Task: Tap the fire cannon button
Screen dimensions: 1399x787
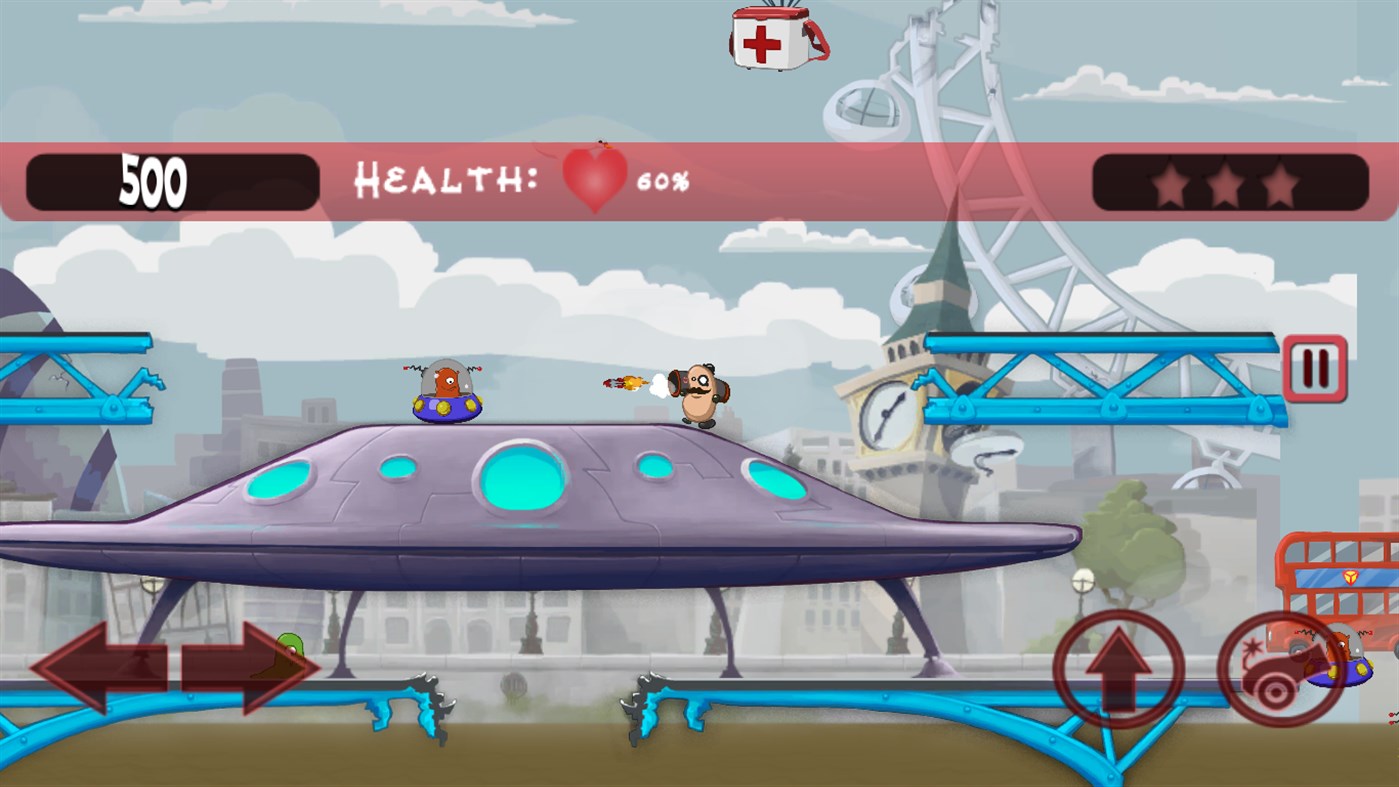Action: coord(1280,670)
